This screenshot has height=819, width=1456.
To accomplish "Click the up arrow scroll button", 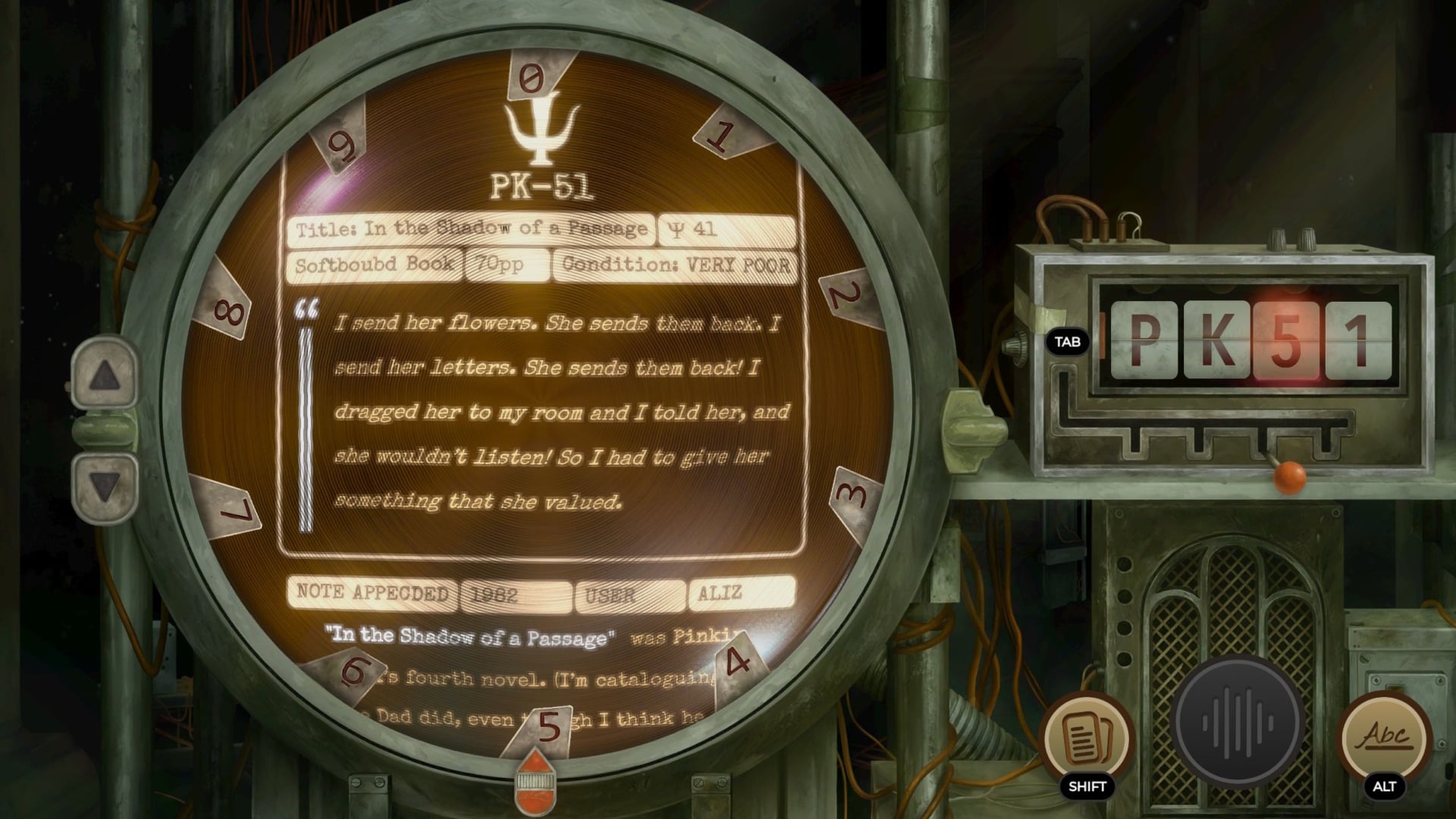I will pyautogui.click(x=105, y=375).
